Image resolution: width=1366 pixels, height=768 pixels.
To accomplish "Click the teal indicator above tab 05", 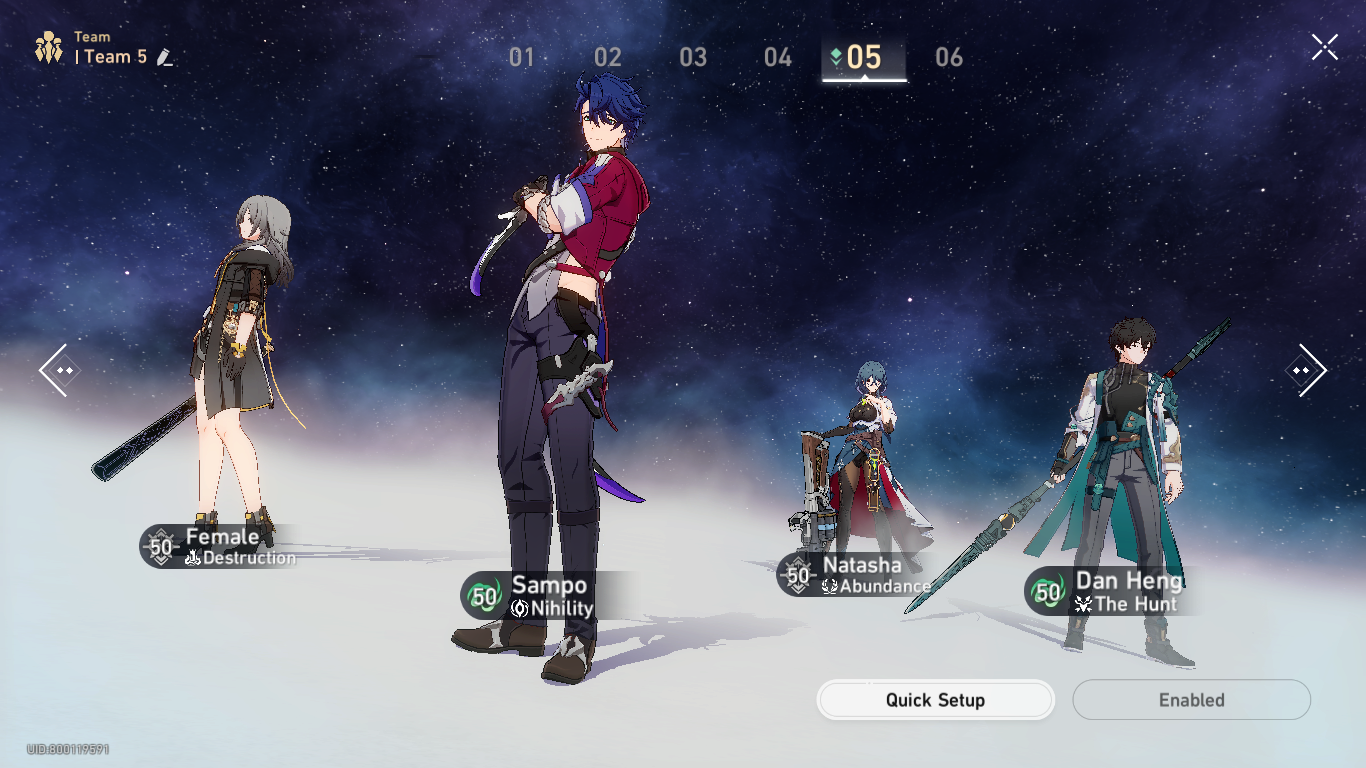I will pos(836,57).
